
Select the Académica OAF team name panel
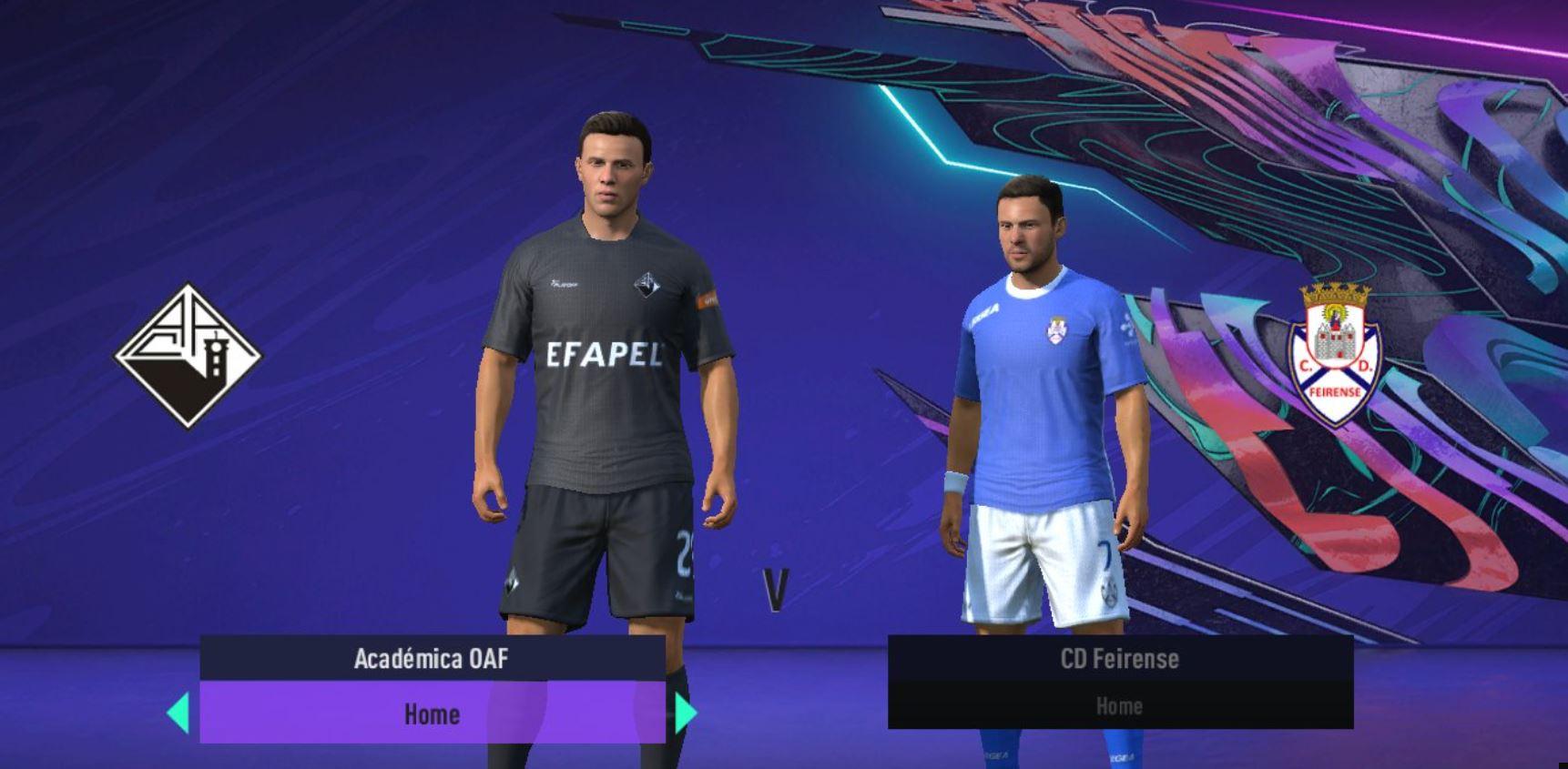tap(432, 658)
